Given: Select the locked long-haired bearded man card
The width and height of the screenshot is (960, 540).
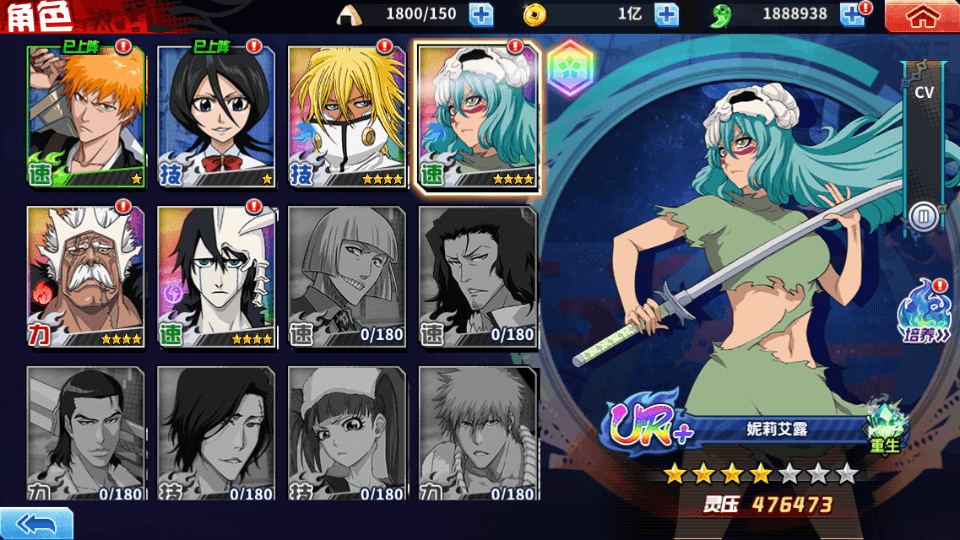Looking at the screenshot, I should (478, 277).
